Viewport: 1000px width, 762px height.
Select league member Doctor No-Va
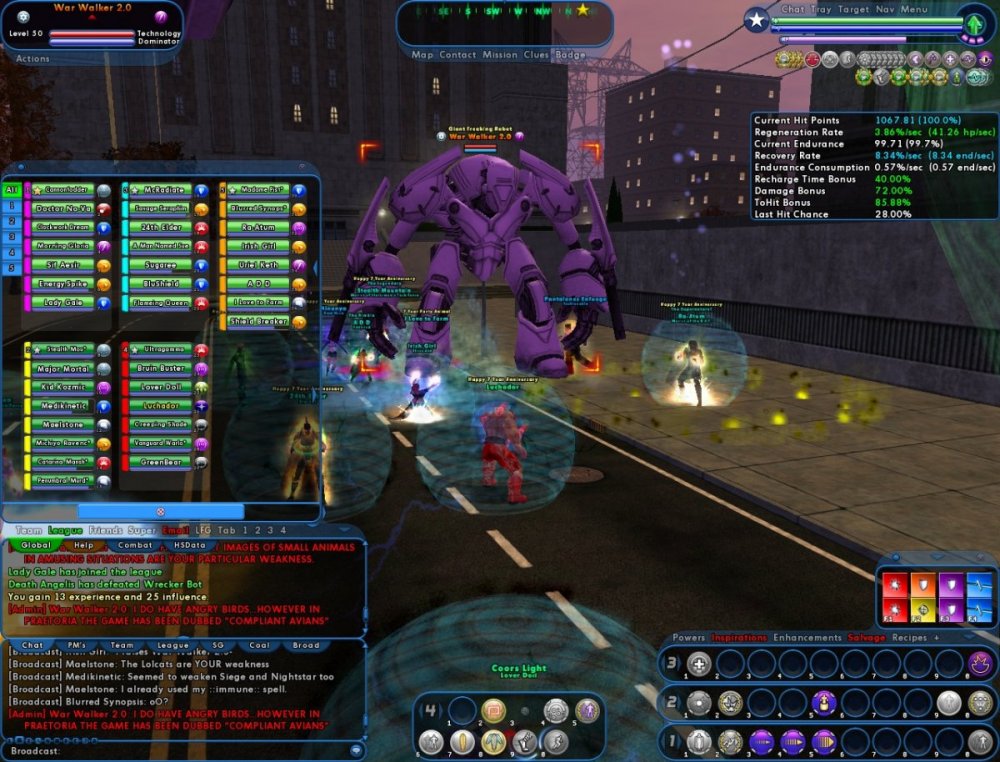pos(62,209)
